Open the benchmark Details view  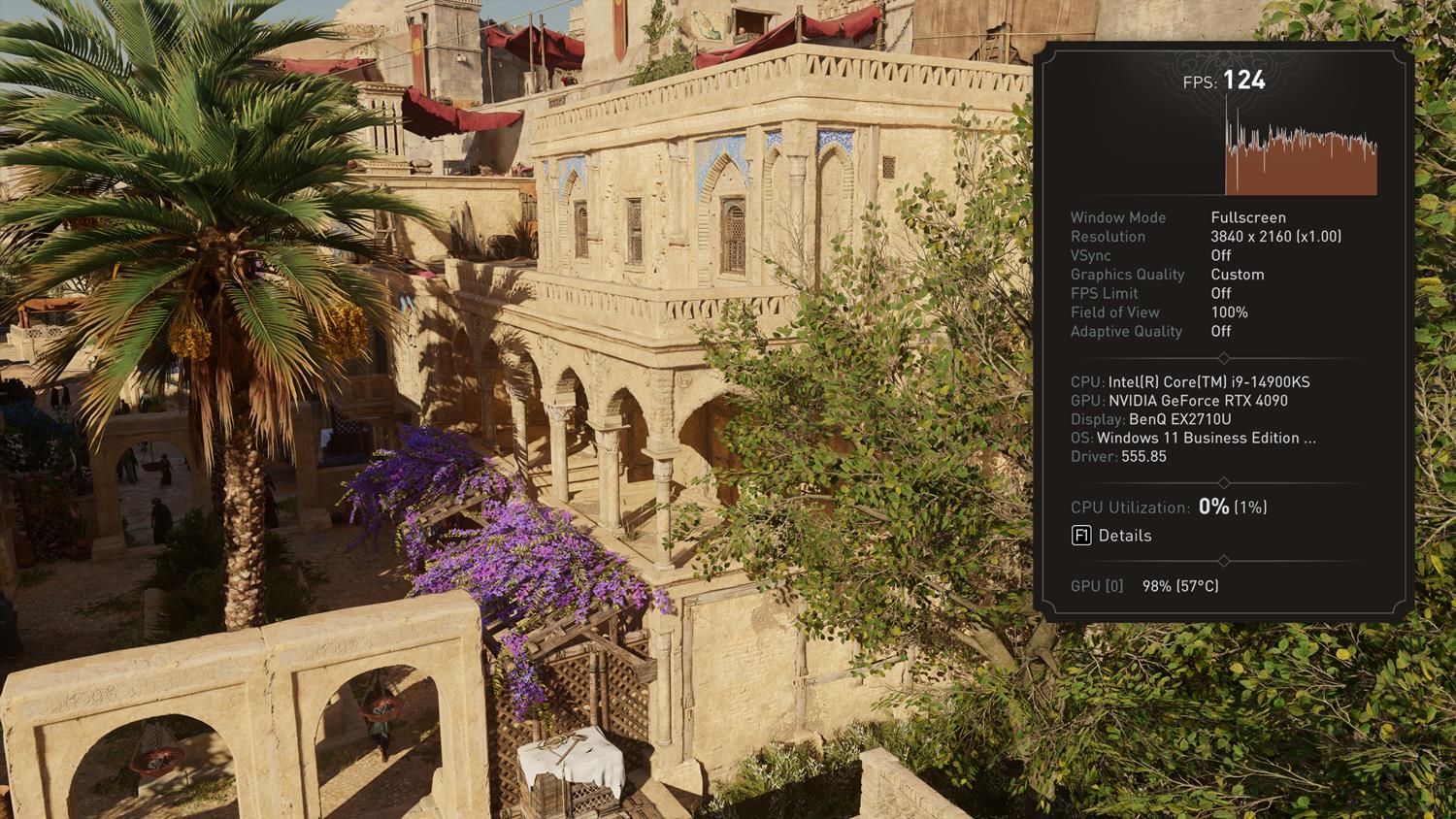(1111, 536)
